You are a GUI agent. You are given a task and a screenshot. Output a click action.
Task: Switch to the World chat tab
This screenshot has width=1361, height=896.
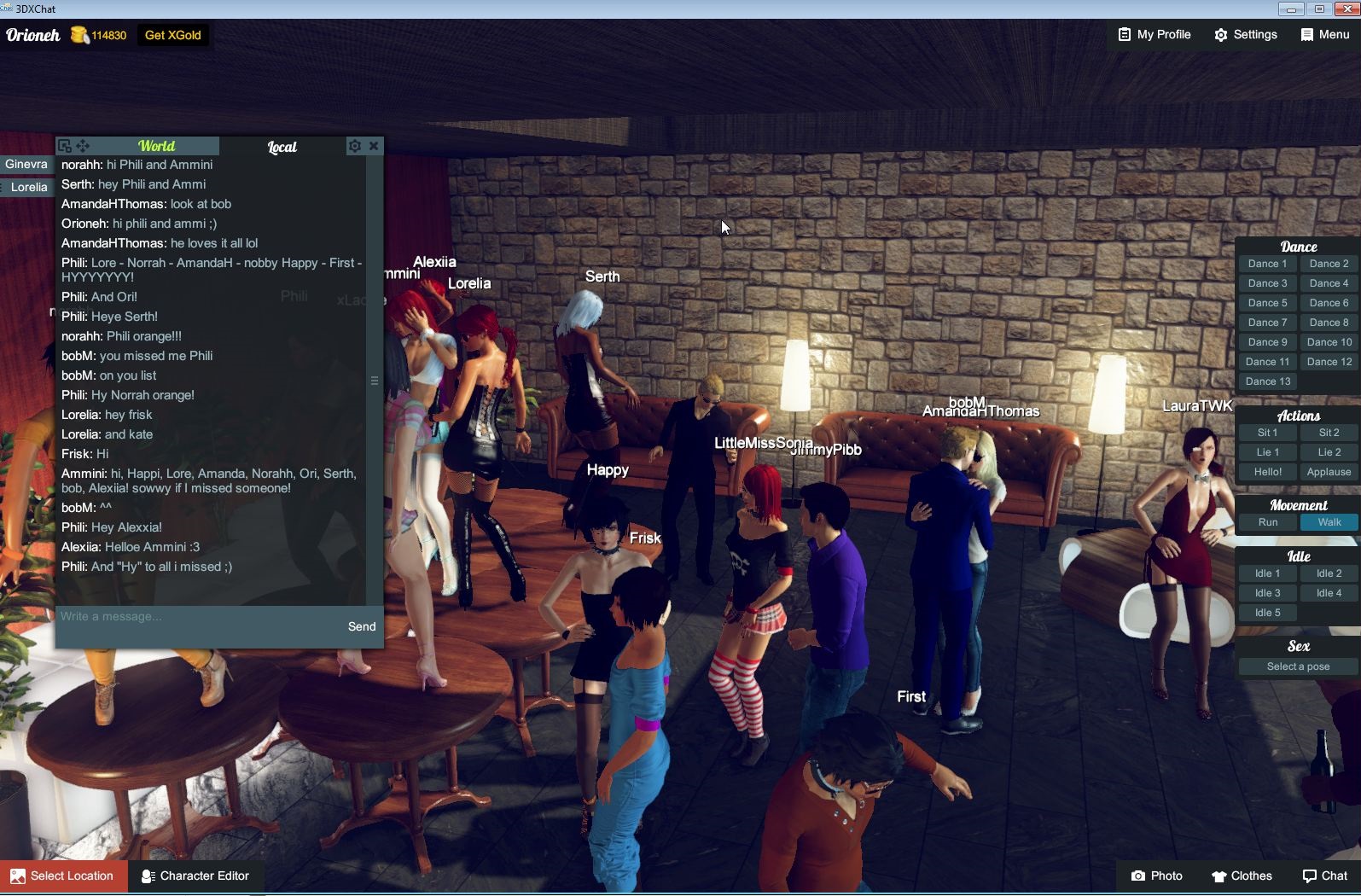(x=157, y=146)
